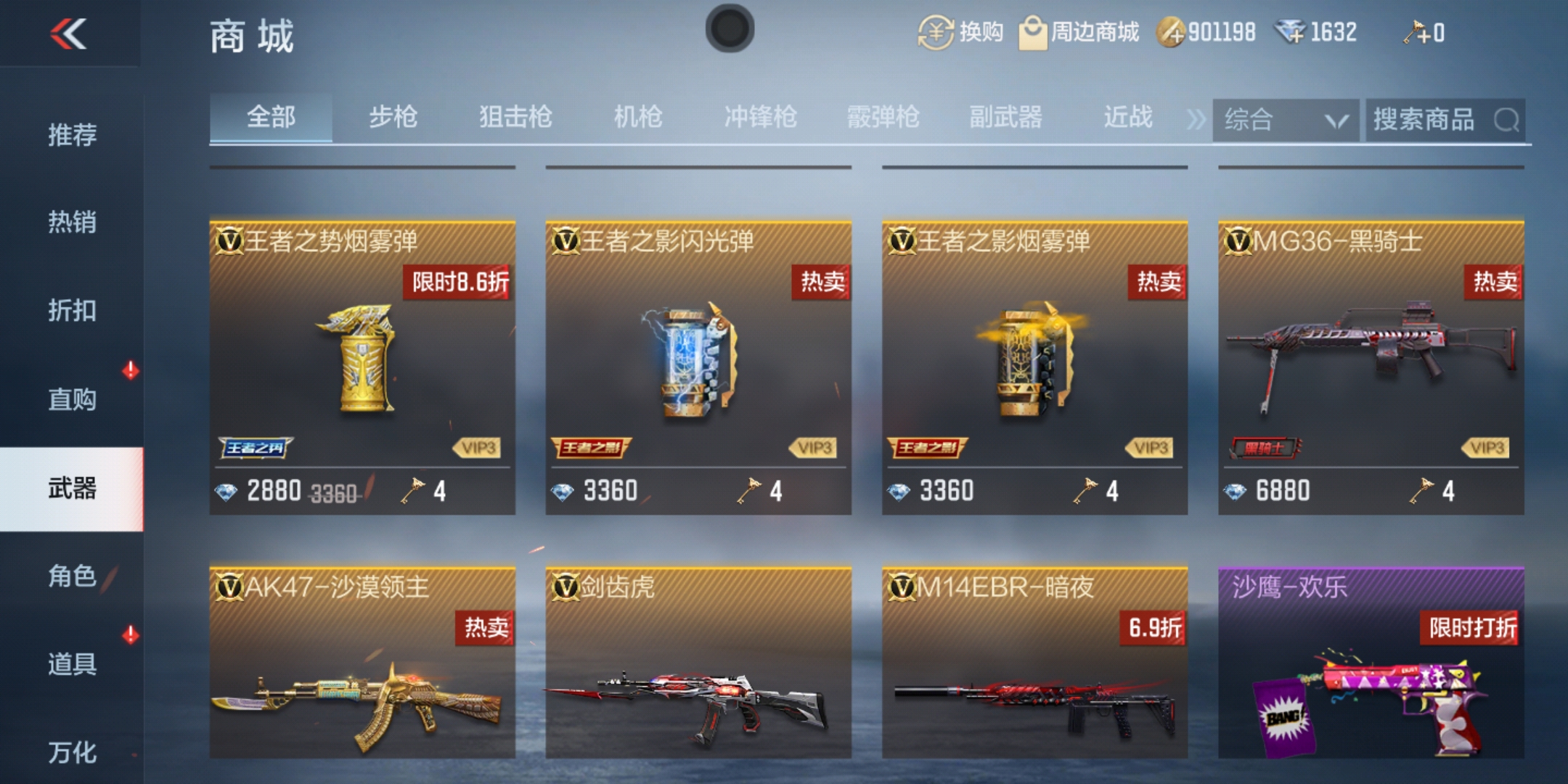Screen dimensions: 1568x784
Task: Open the search magnifier in the search box
Action: (x=1508, y=121)
